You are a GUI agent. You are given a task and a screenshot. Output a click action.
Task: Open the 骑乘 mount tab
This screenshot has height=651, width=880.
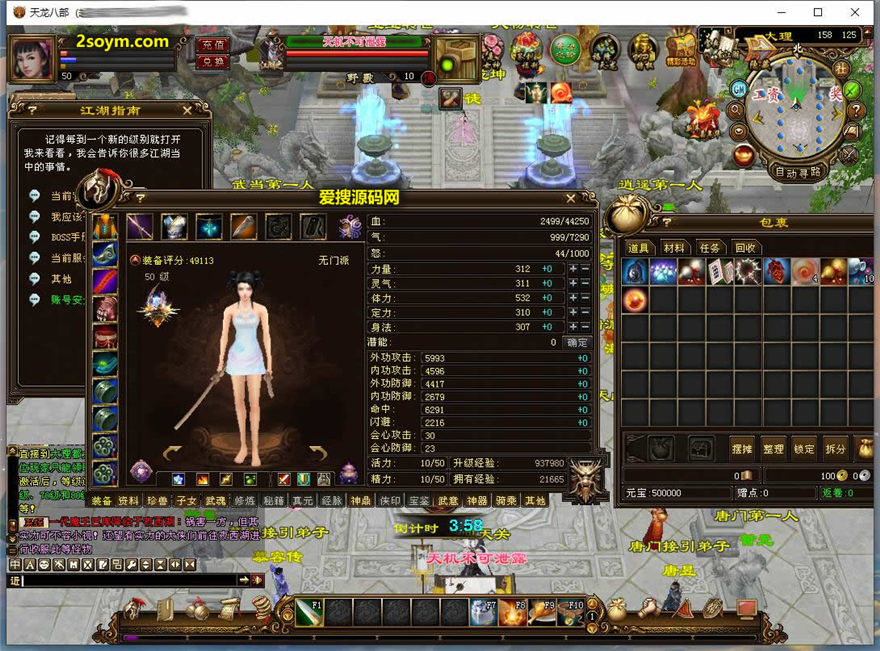coord(506,500)
